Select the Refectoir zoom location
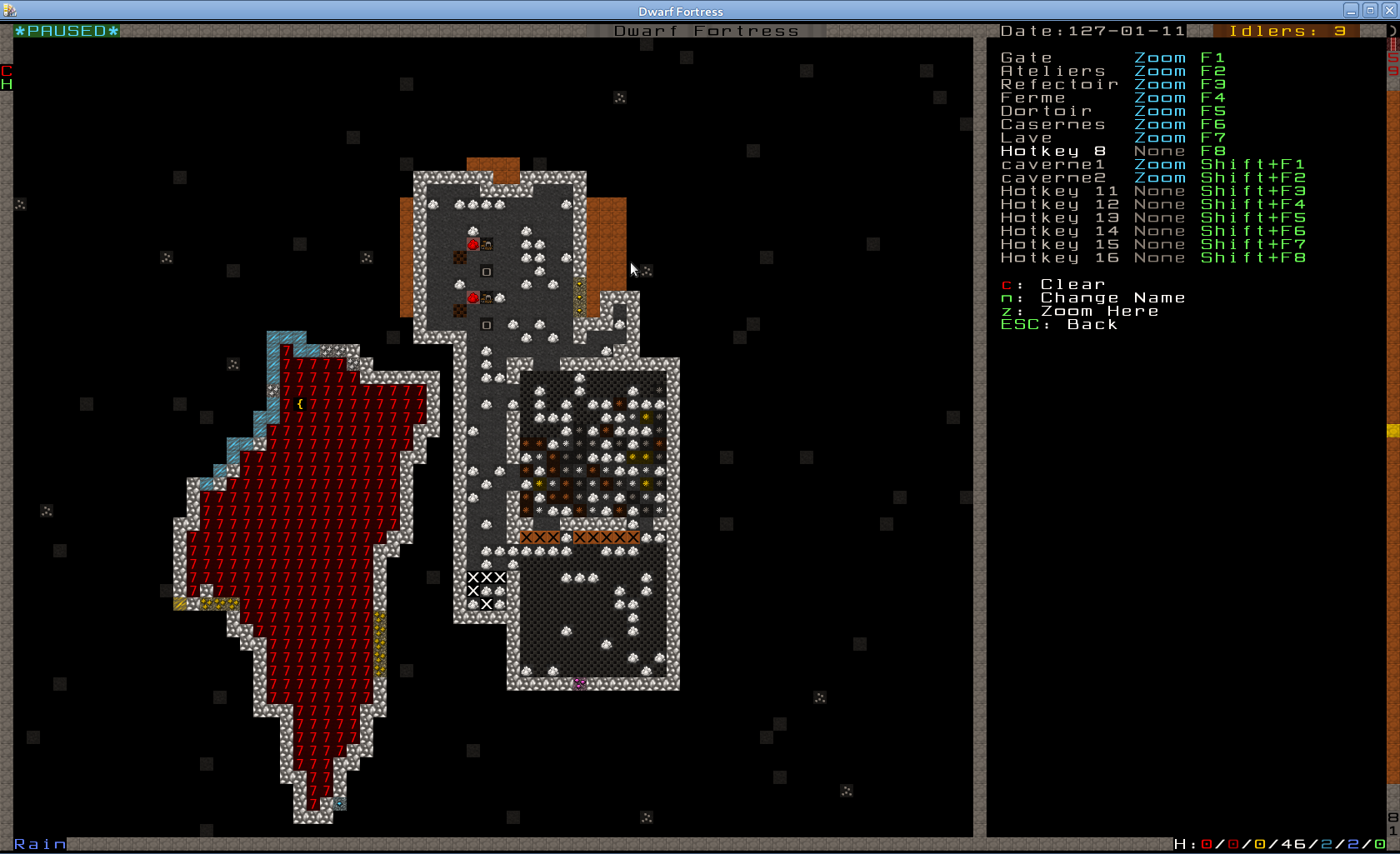Screen dimensions: 1400x854 click(1060, 84)
